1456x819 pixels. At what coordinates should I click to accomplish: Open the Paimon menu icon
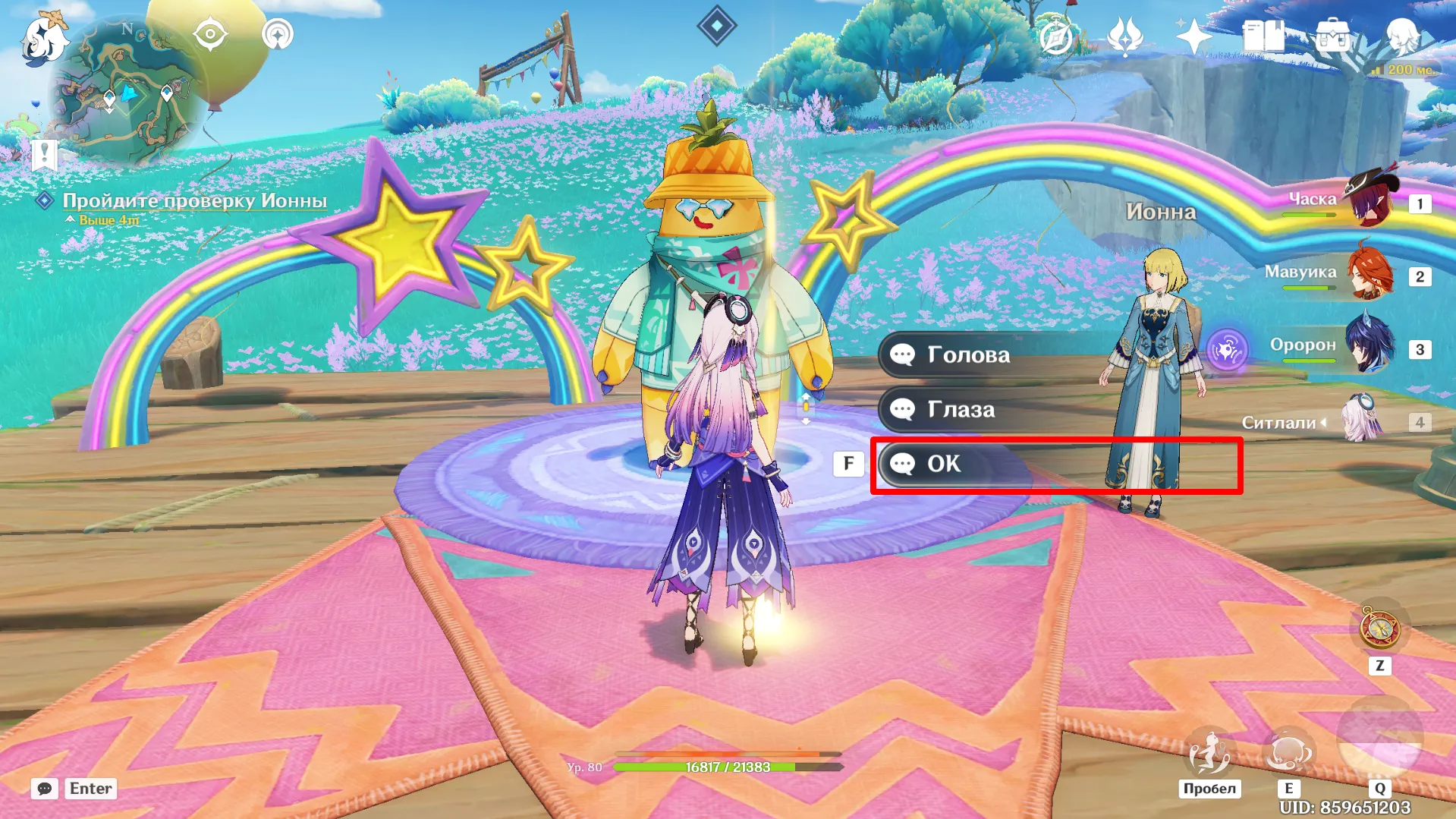tap(43, 38)
